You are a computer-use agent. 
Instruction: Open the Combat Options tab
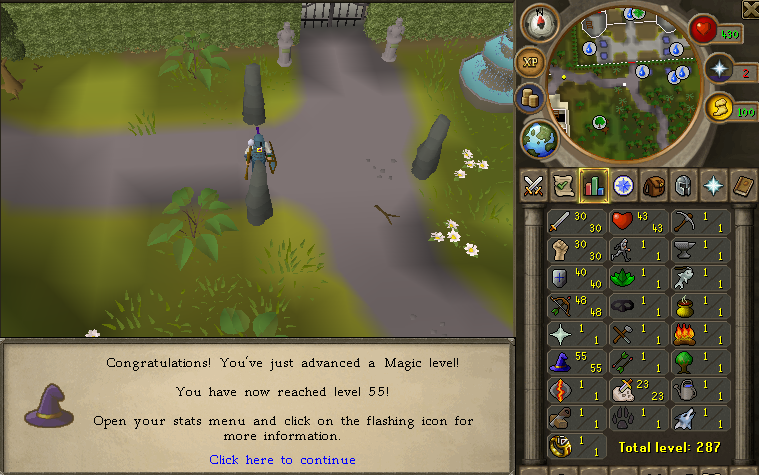pyautogui.click(x=535, y=186)
